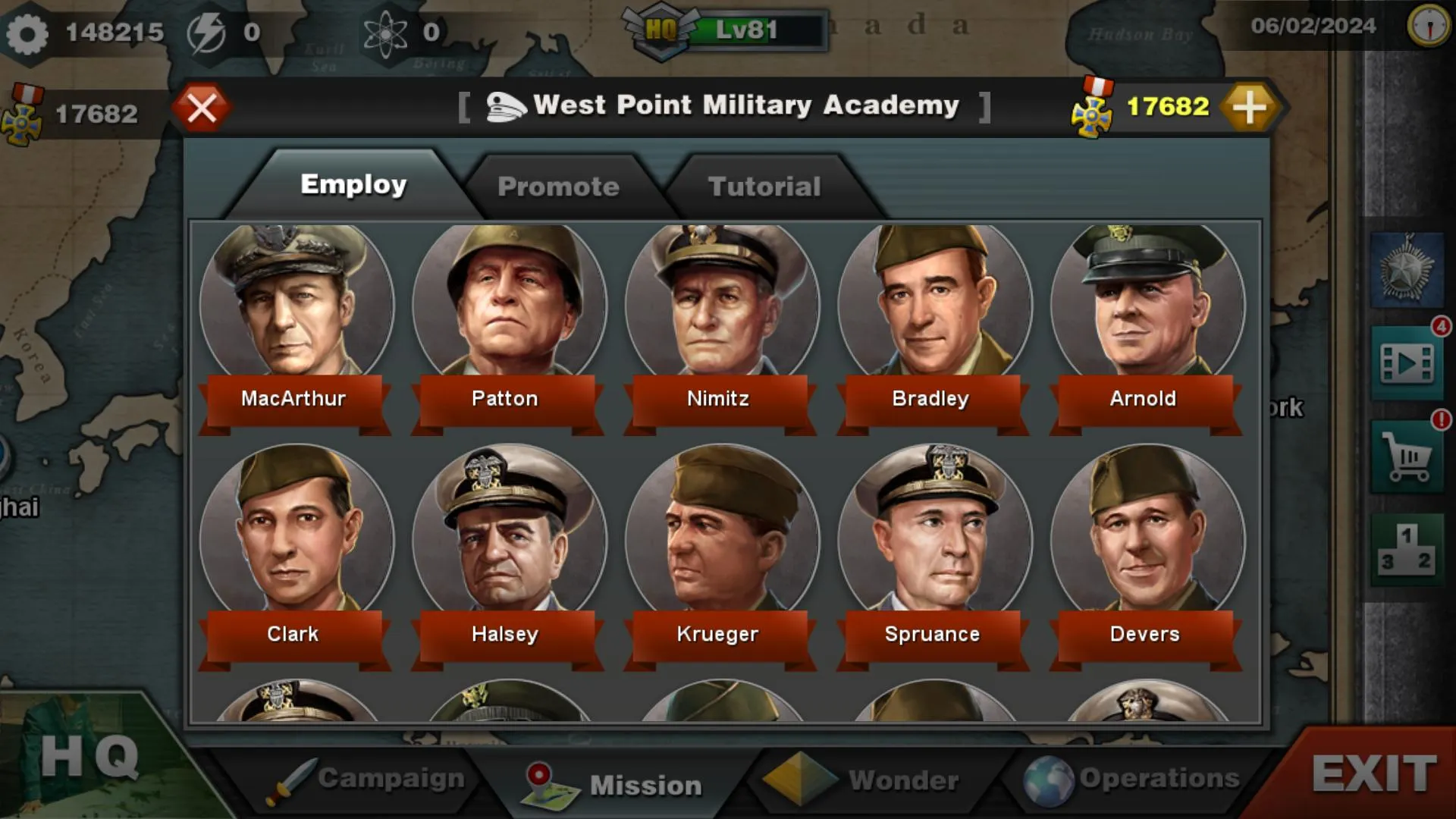This screenshot has width=1456, height=819.
Task: Select Admiral Halsey's portrait
Action: click(507, 538)
